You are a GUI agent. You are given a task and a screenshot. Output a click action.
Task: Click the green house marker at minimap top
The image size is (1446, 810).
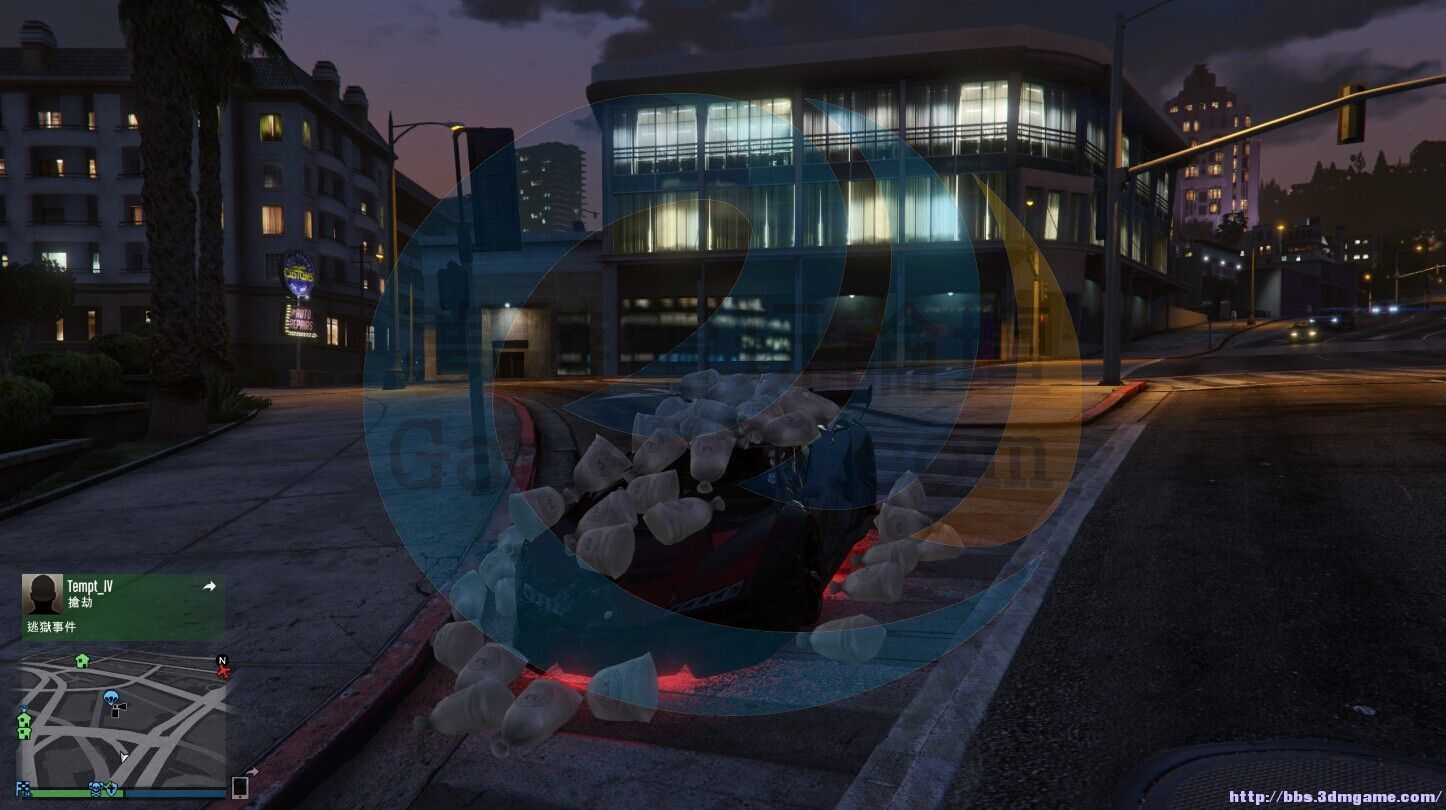(x=82, y=660)
